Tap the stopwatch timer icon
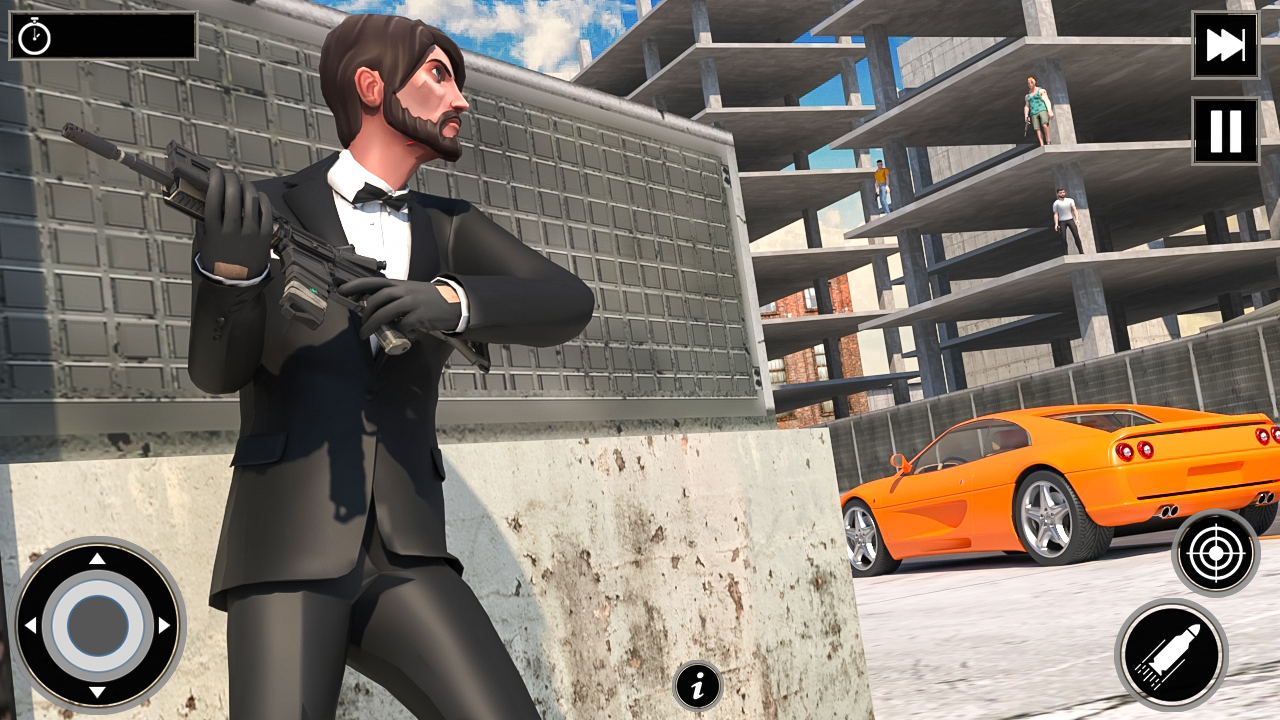1280x720 pixels. pos(37,40)
